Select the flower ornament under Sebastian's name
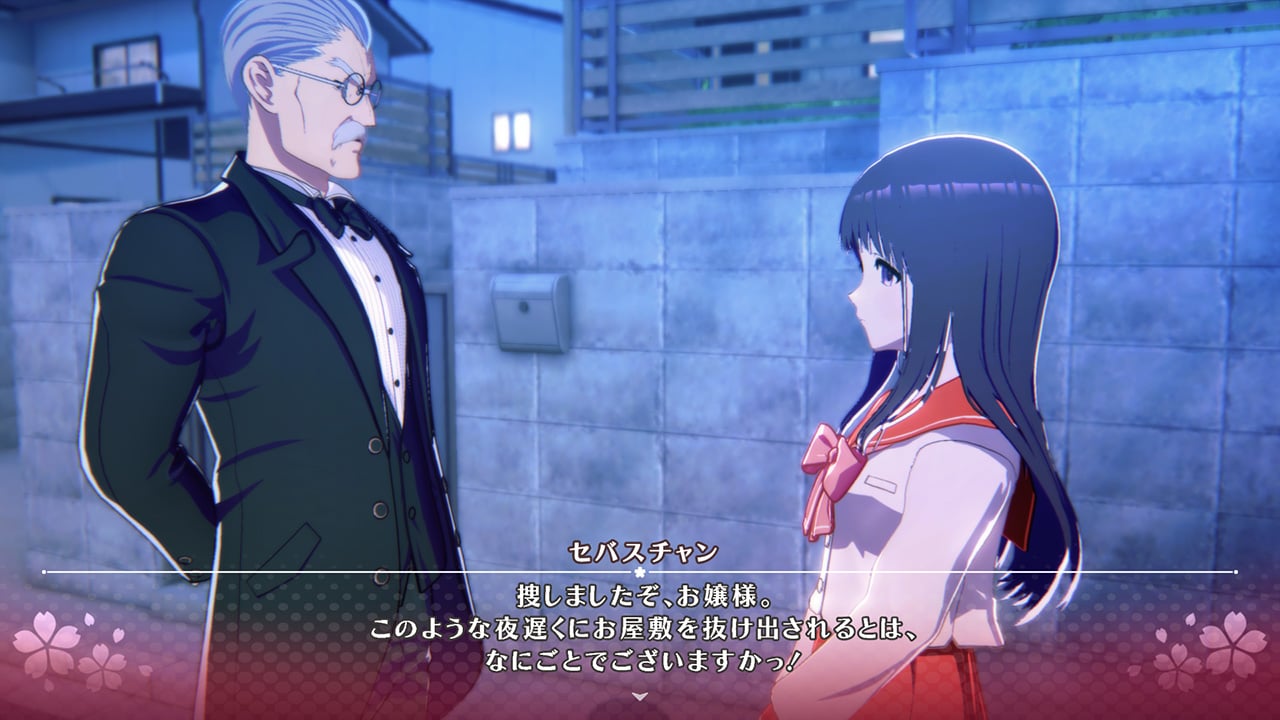The height and width of the screenshot is (720, 1280). tap(640, 570)
